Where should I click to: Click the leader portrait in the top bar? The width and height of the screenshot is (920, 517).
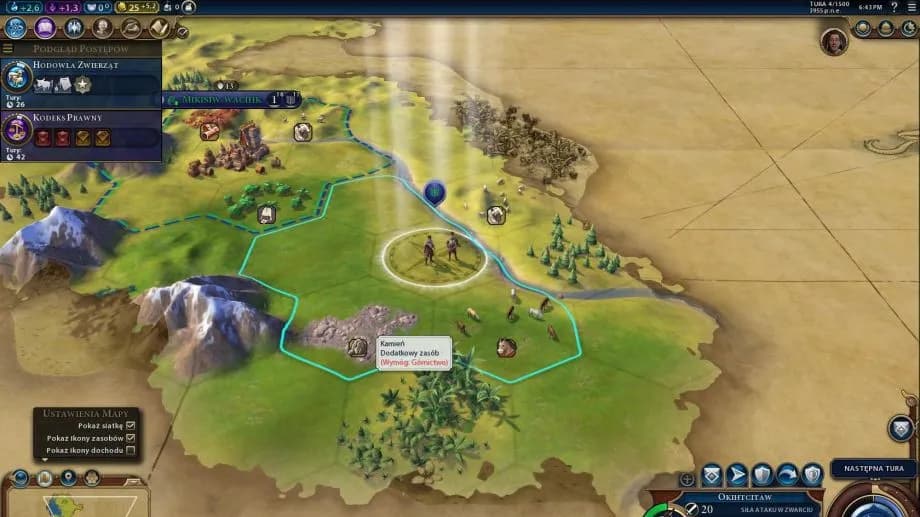click(x=834, y=41)
